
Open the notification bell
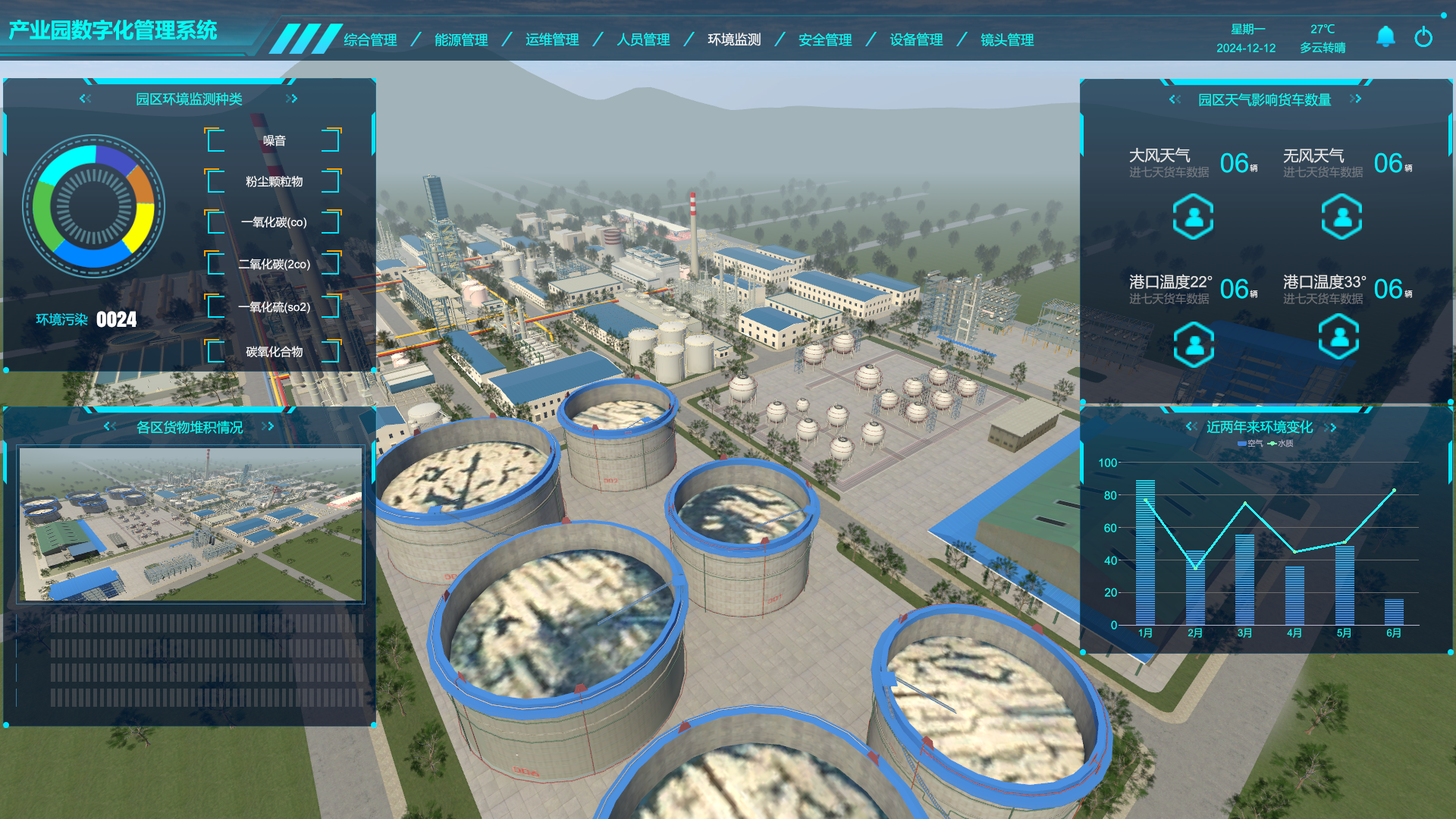1385,36
